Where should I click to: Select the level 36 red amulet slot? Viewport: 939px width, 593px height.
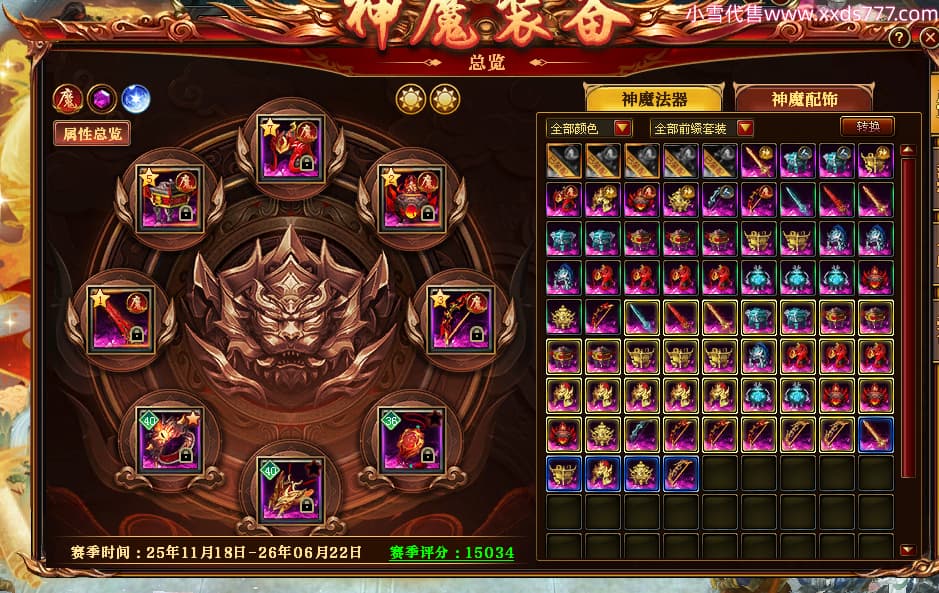[x=413, y=440]
